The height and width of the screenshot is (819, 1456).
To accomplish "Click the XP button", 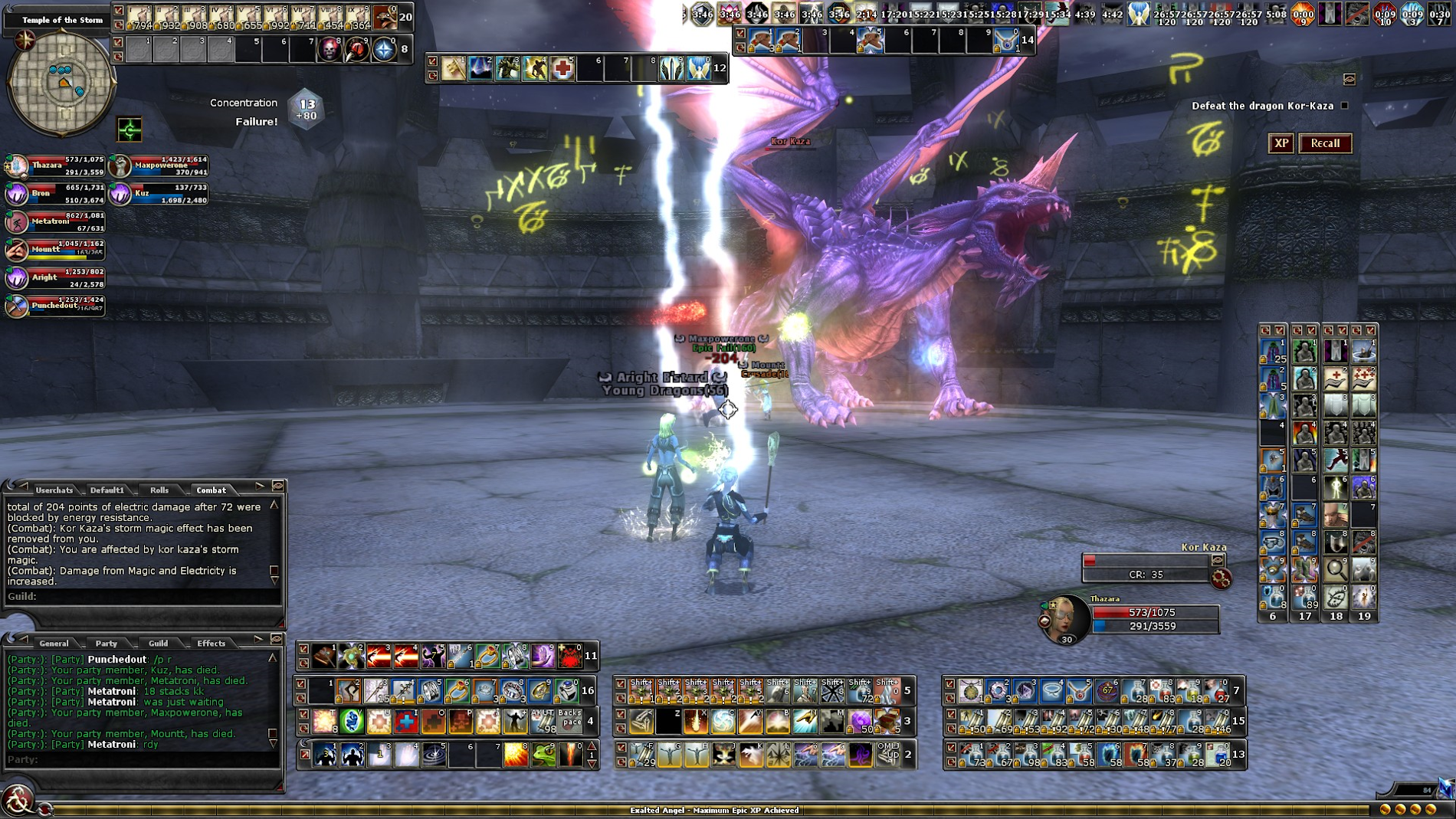I will [x=1281, y=143].
